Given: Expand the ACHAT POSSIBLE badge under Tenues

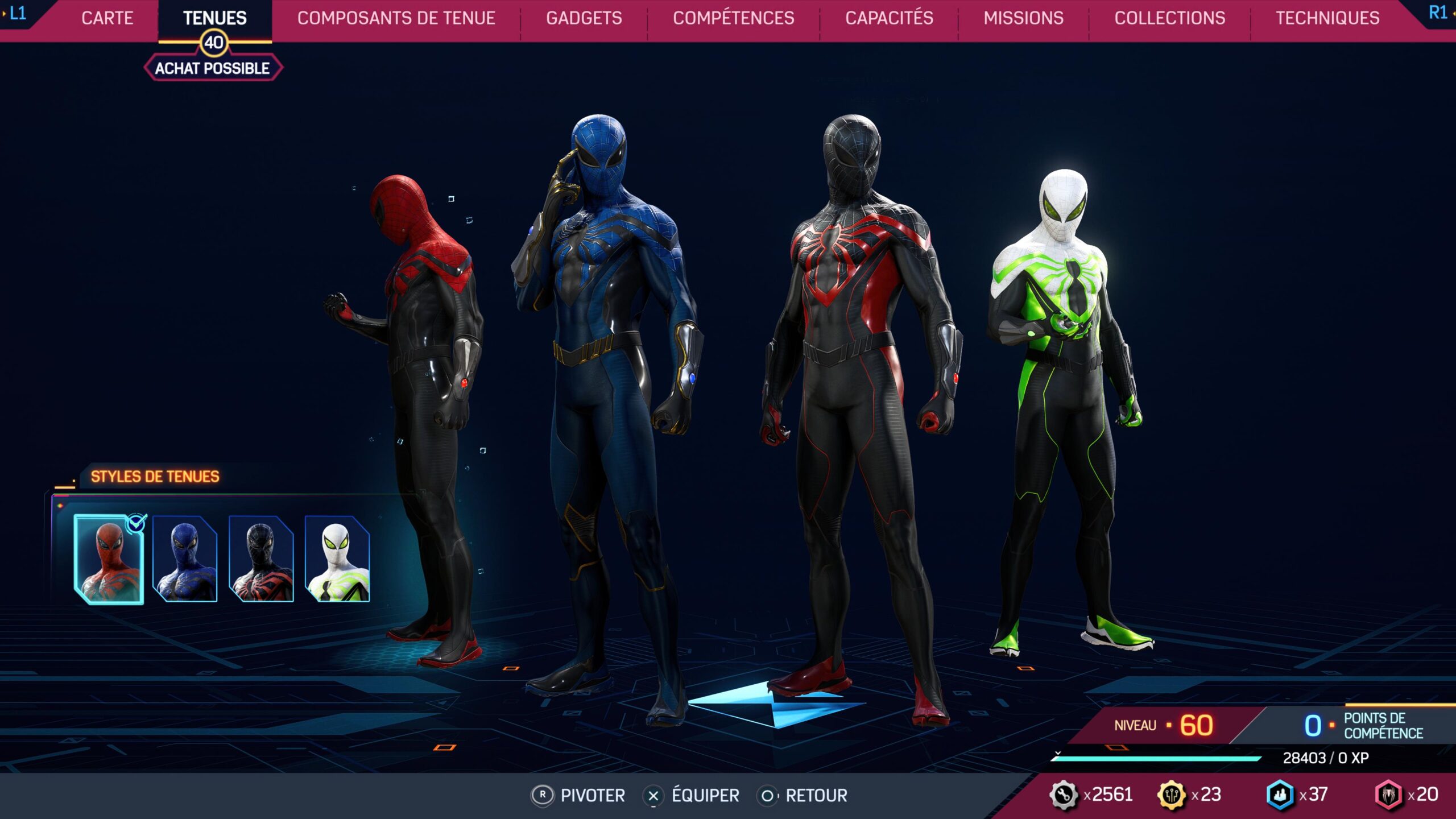Looking at the screenshot, I should click(213, 68).
